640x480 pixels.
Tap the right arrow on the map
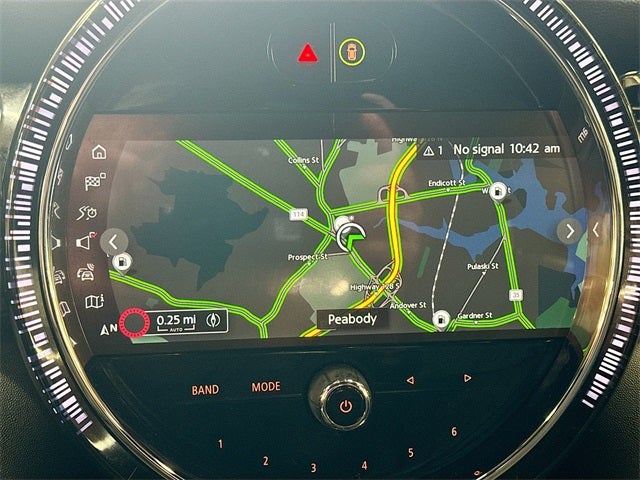(x=569, y=231)
